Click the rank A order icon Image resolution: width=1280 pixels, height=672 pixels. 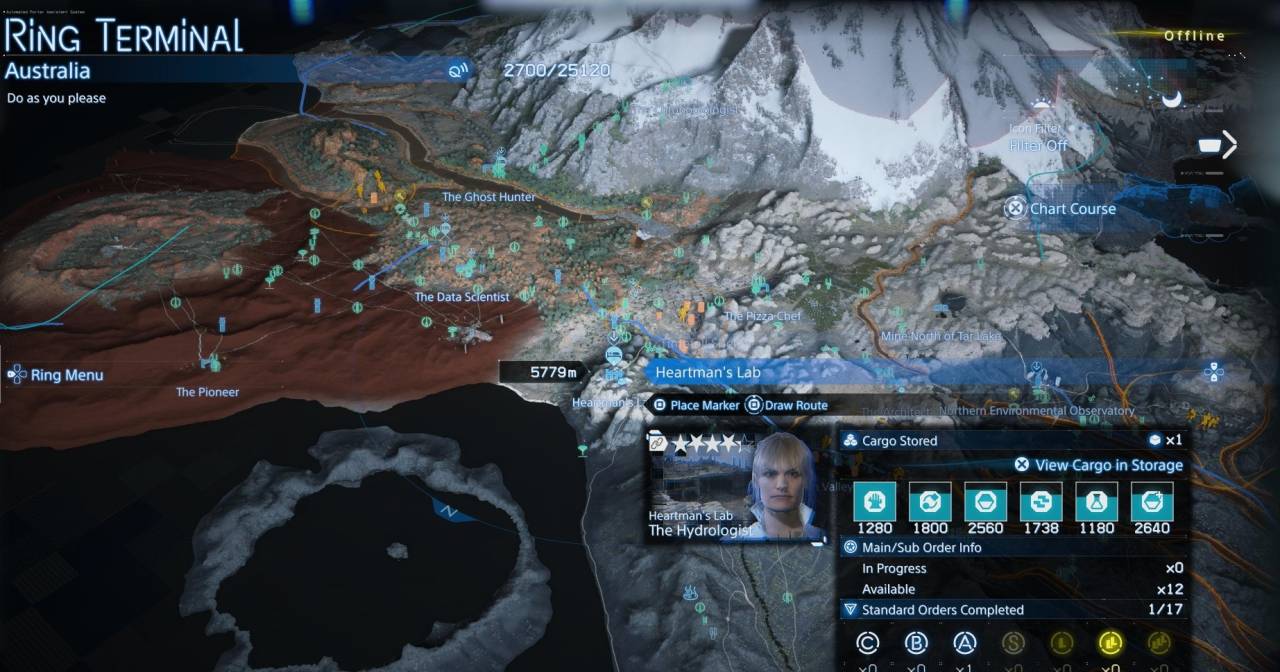click(964, 643)
